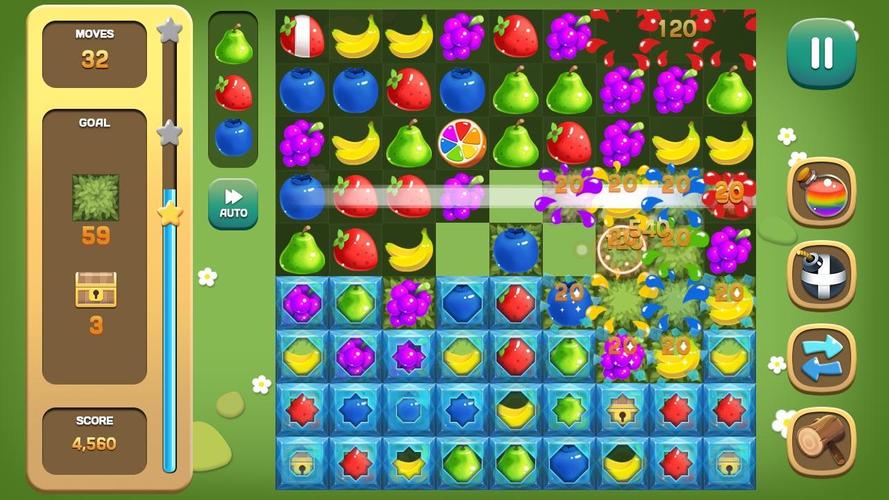The width and height of the screenshot is (889, 500).
Task: Select the rainbow orange slice tile
Action: pos(462,143)
